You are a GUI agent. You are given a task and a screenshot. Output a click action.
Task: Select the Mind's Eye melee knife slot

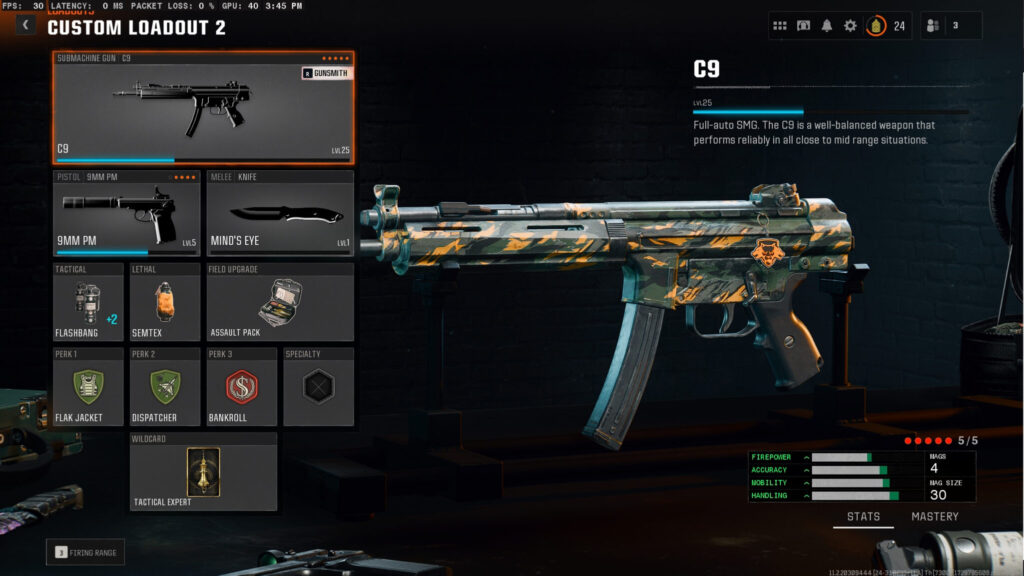tap(280, 213)
